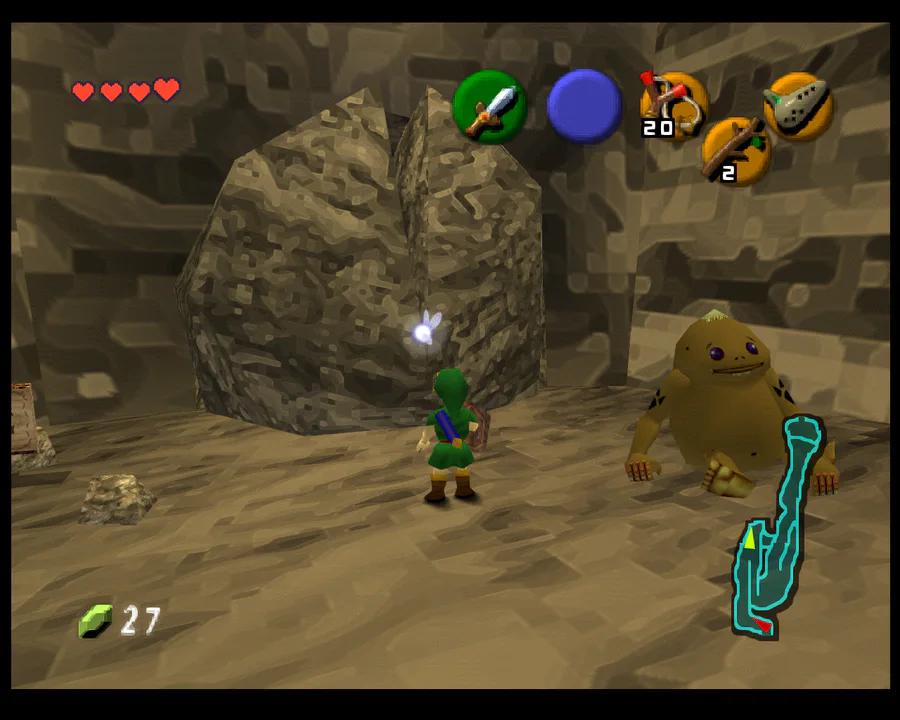900x720 pixels.
Task: Click the empty blue action button
Action: (x=585, y=107)
